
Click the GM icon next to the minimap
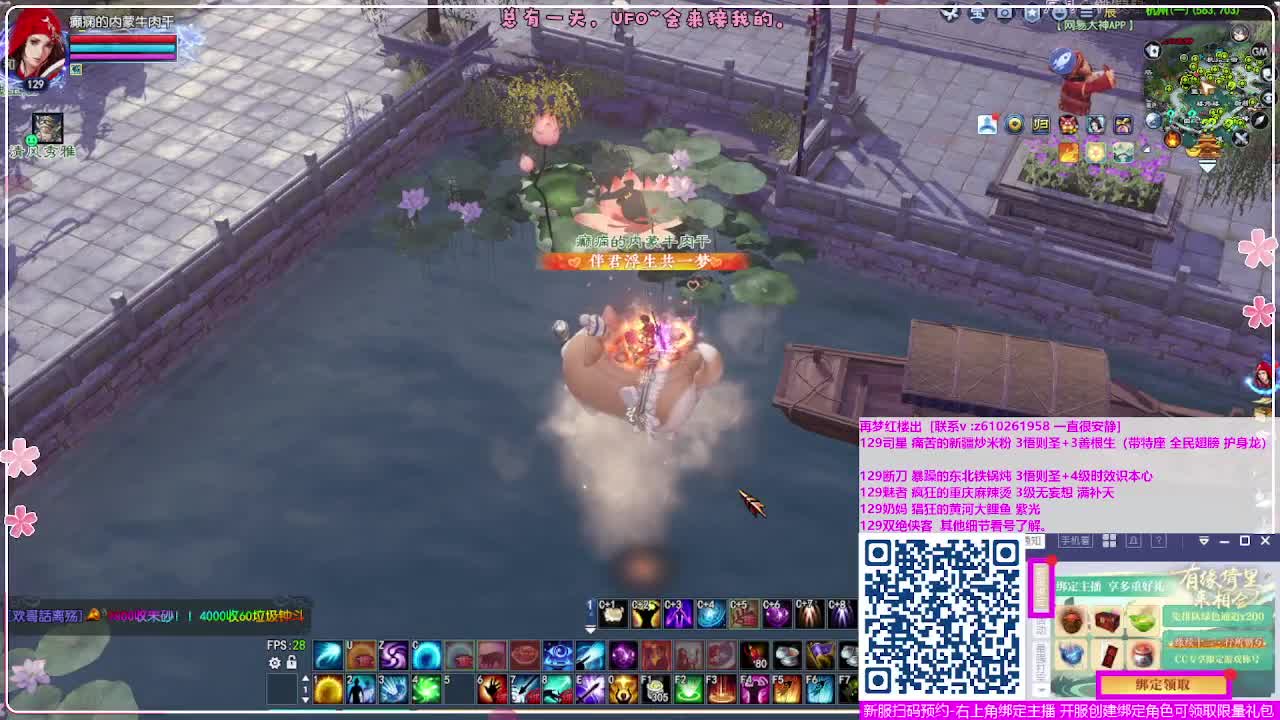click(x=1259, y=51)
